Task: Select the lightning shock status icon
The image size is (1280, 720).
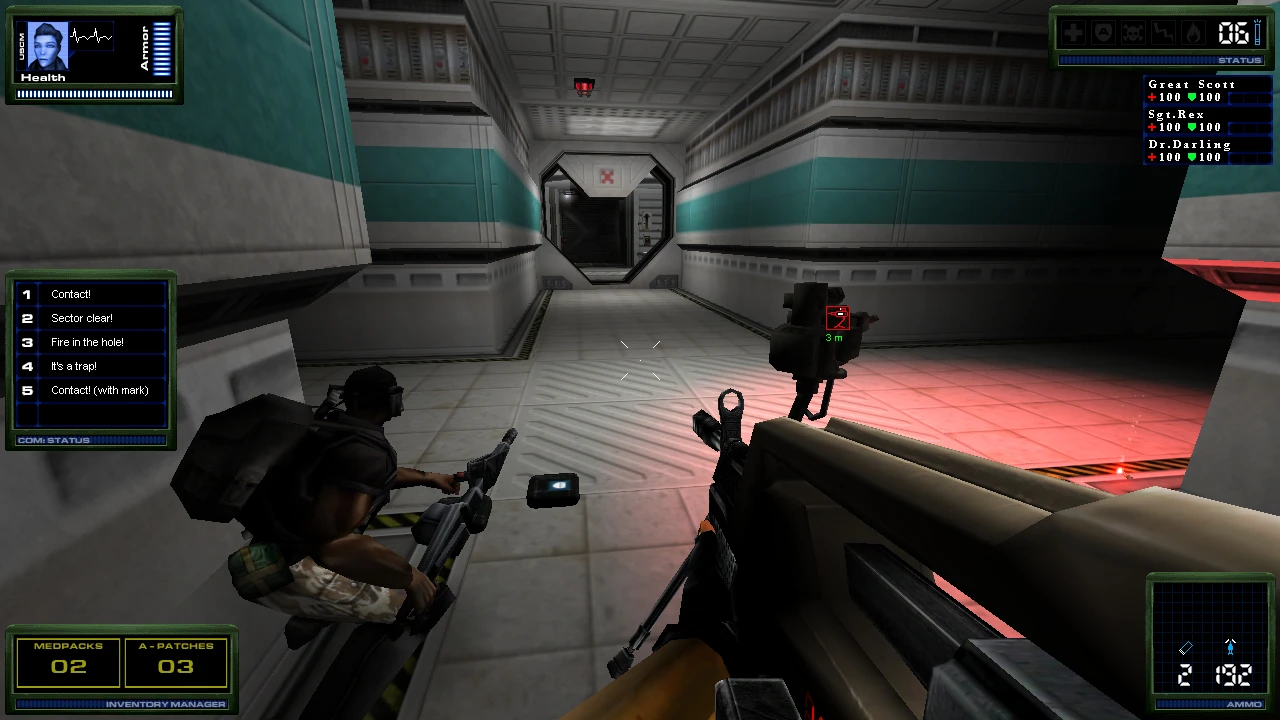Action: [1162, 33]
